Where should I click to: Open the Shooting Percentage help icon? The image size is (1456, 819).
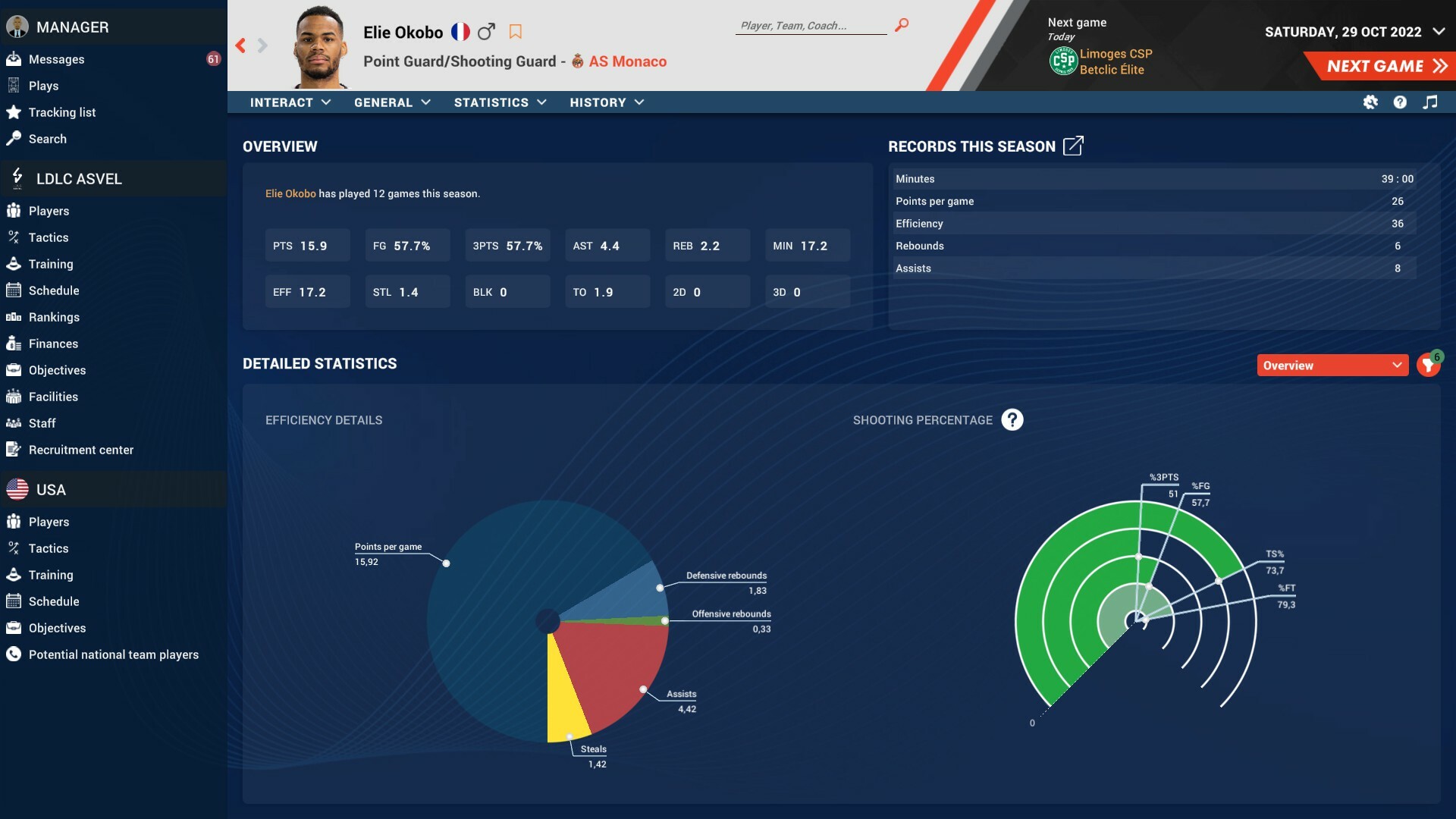[1012, 419]
